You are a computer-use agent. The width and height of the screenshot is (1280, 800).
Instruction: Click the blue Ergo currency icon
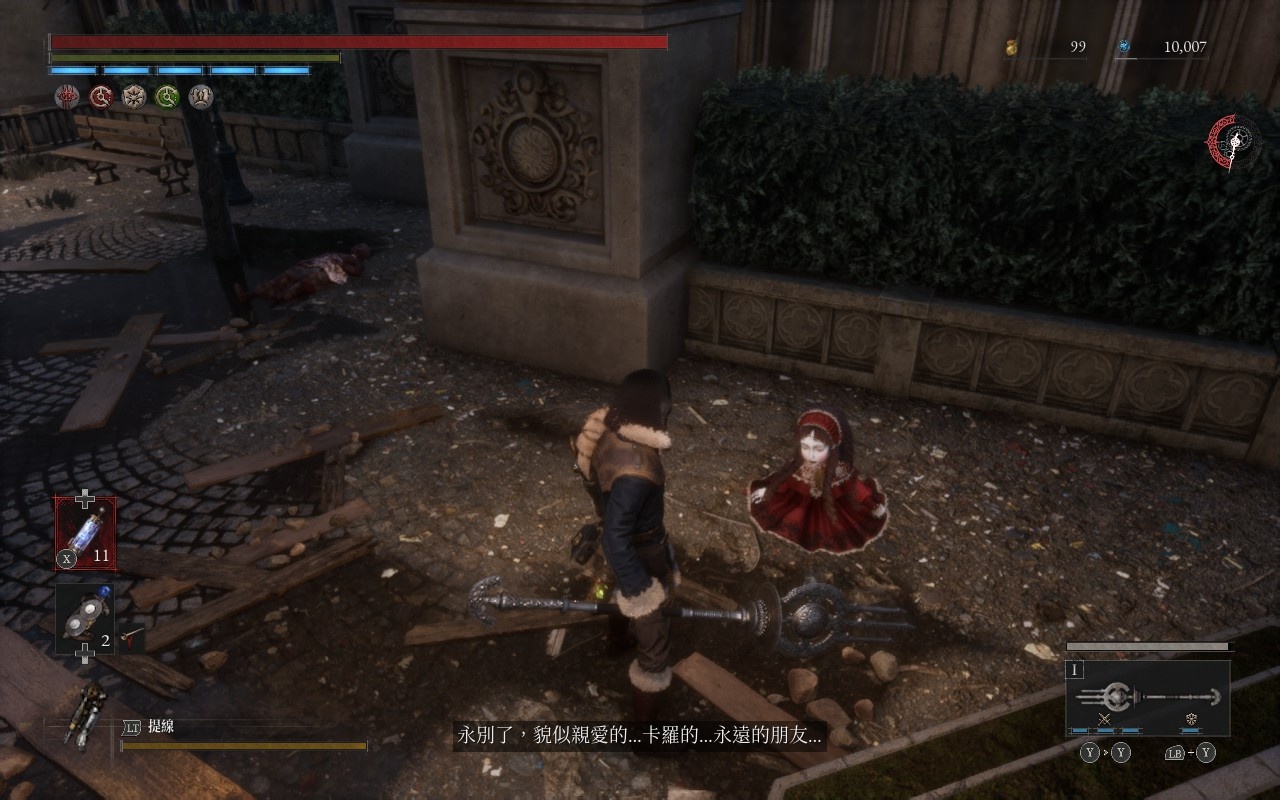pyautogui.click(x=1124, y=46)
